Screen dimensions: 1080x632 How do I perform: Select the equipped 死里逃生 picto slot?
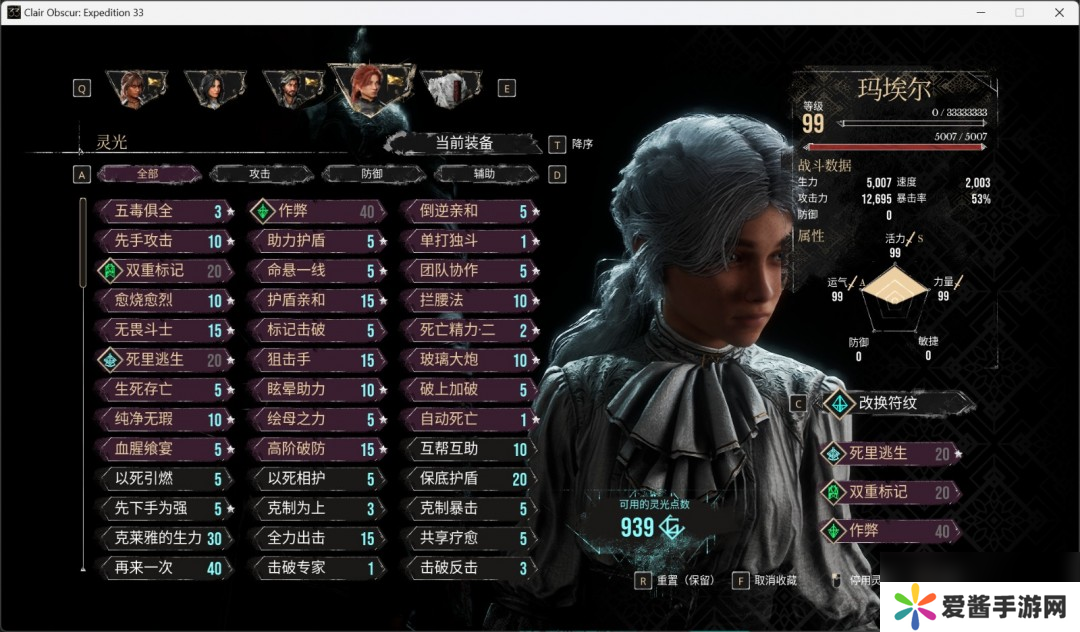point(887,454)
